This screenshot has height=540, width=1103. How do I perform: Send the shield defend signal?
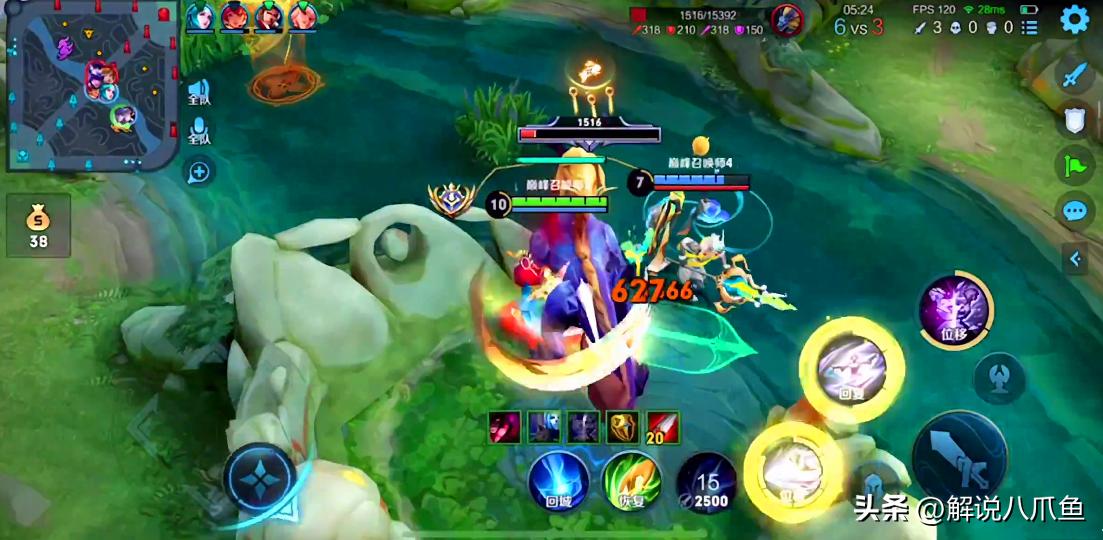tap(1074, 120)
